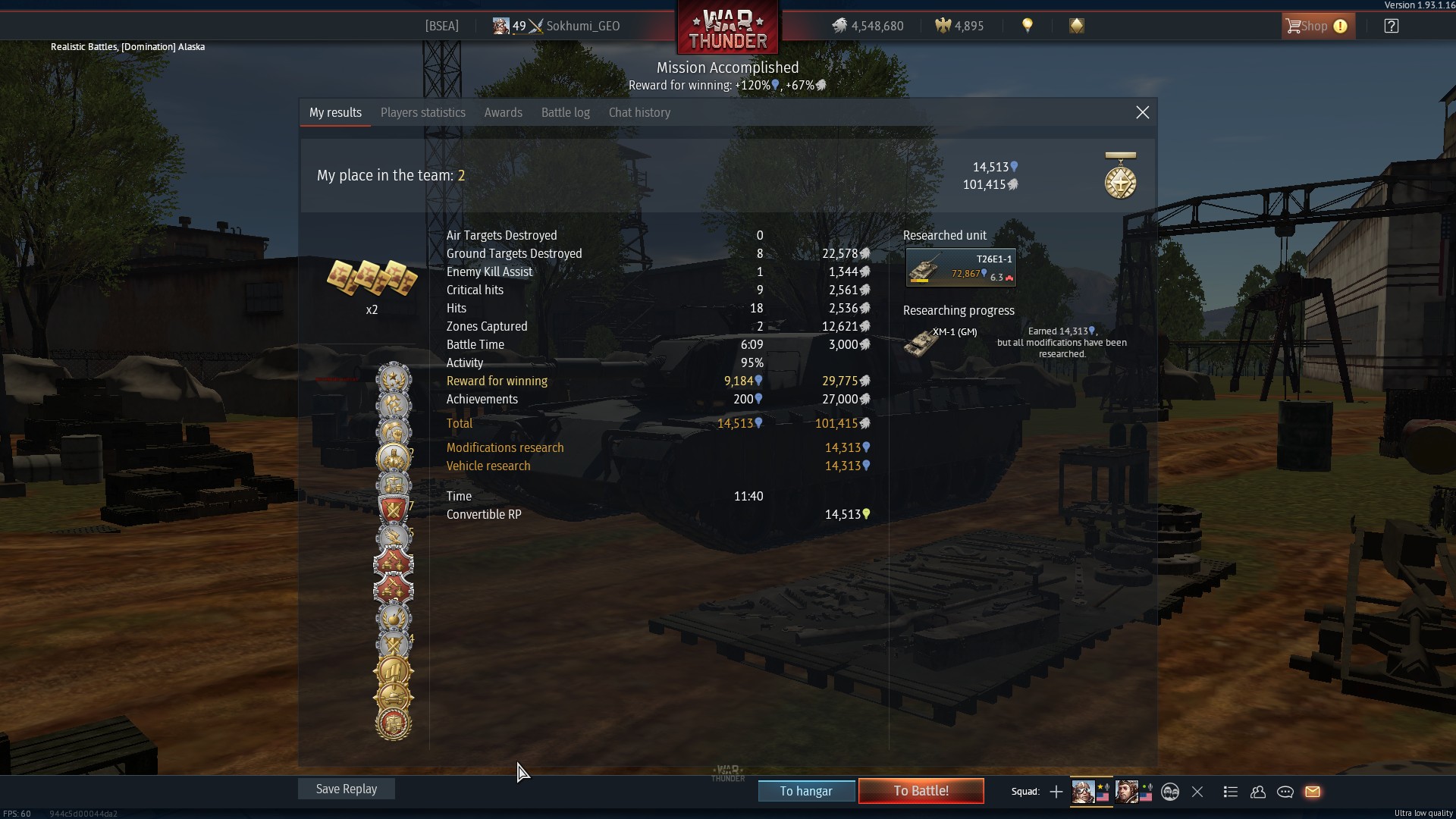The width and height of the screenshot is (1456, 819).
Task: Click the Sokhumi_GEO player profile
Action: click(x=582, y=26)
